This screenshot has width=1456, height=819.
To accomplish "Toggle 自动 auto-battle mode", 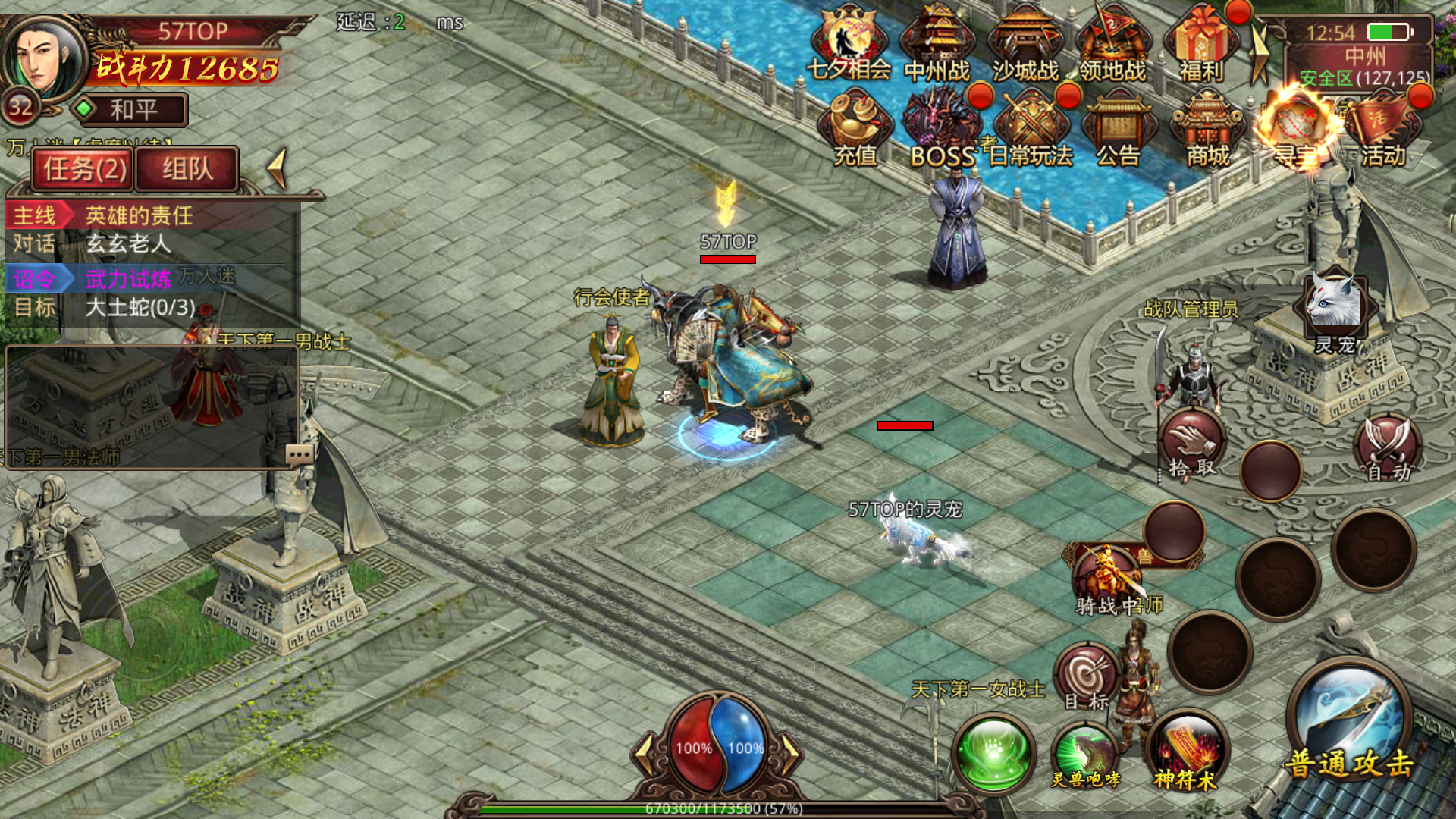I will click(1388, 449).
